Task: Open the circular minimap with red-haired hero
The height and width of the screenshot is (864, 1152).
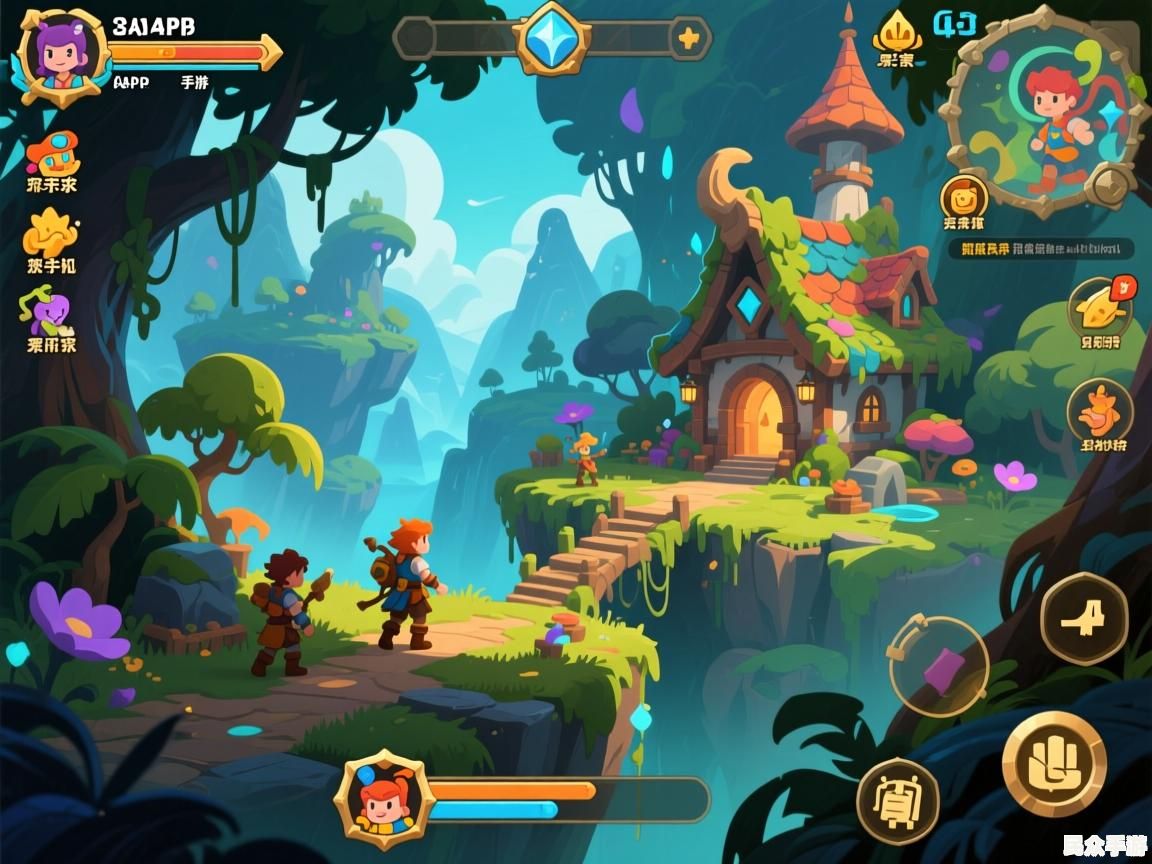Action: (x=1046, y=110)
